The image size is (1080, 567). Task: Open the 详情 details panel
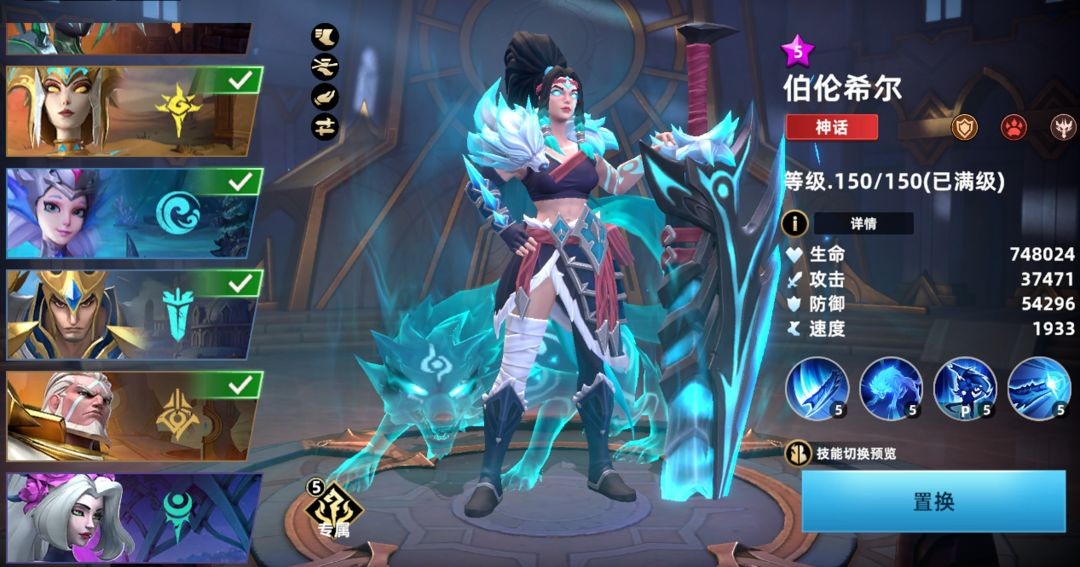[862, 223]
